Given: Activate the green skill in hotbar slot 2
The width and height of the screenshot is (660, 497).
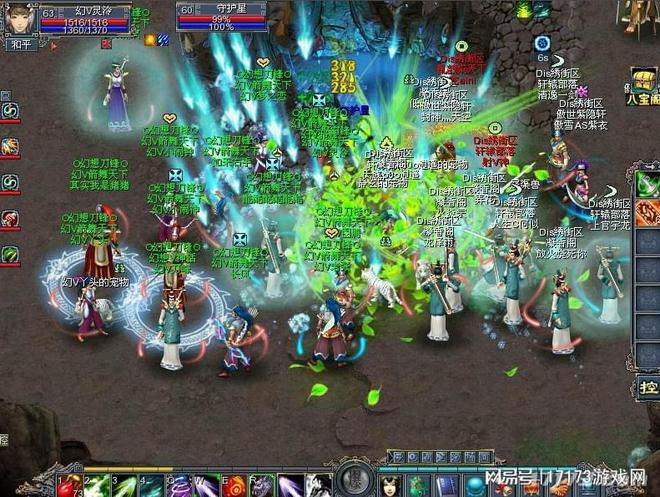Looking at the screenshot, I should (96, 485).
